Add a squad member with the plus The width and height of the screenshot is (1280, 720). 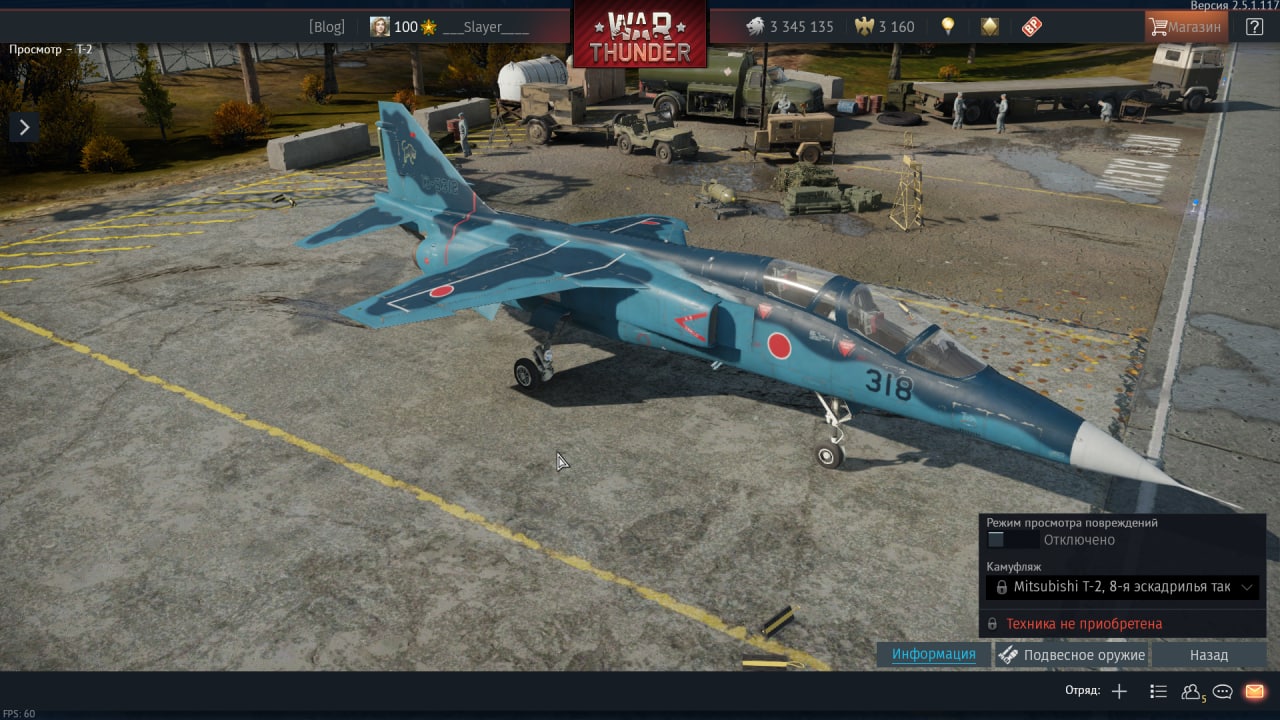1119,691
